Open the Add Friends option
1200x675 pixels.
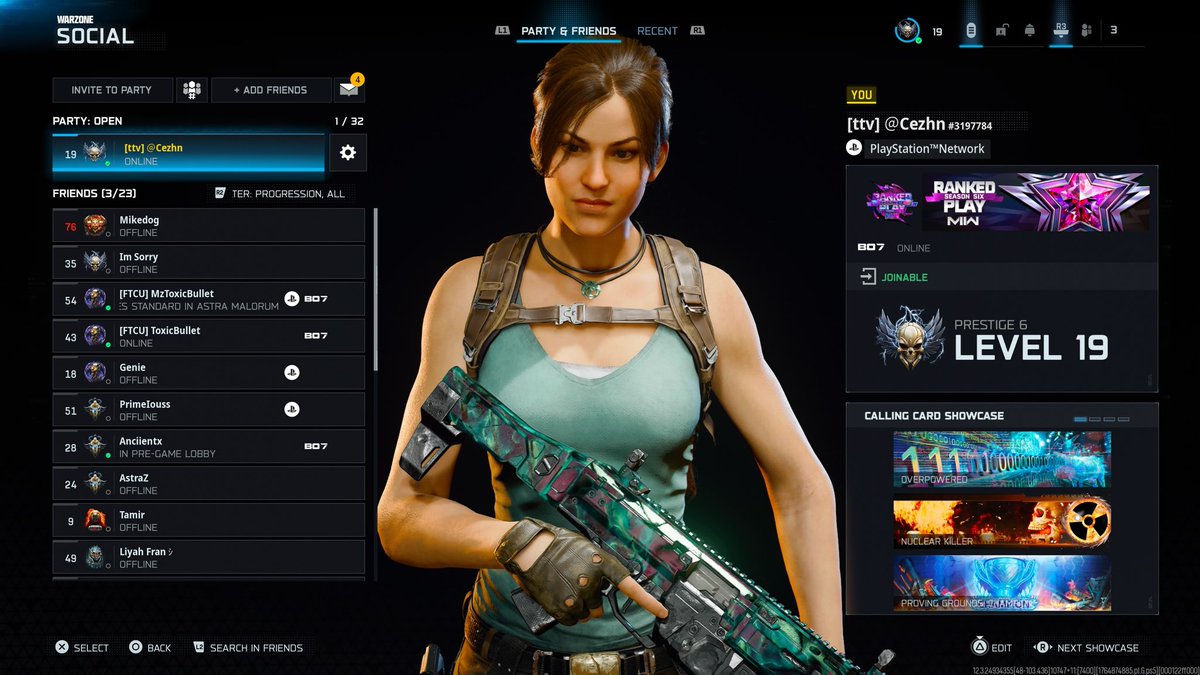270,90
